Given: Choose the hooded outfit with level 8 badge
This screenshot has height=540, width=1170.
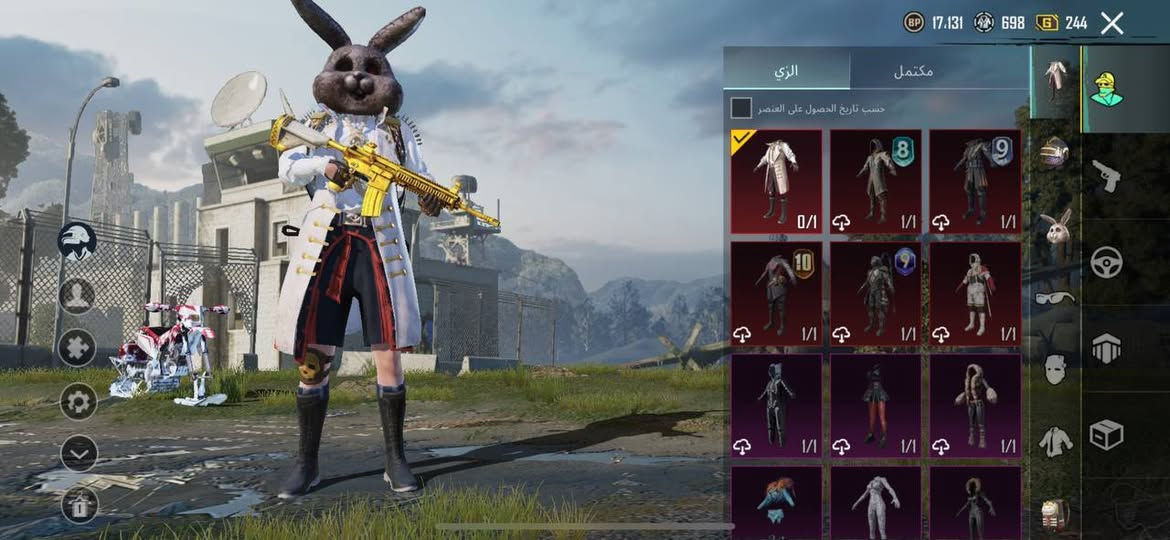Looking at the screenshot, I should coord(876,181).
